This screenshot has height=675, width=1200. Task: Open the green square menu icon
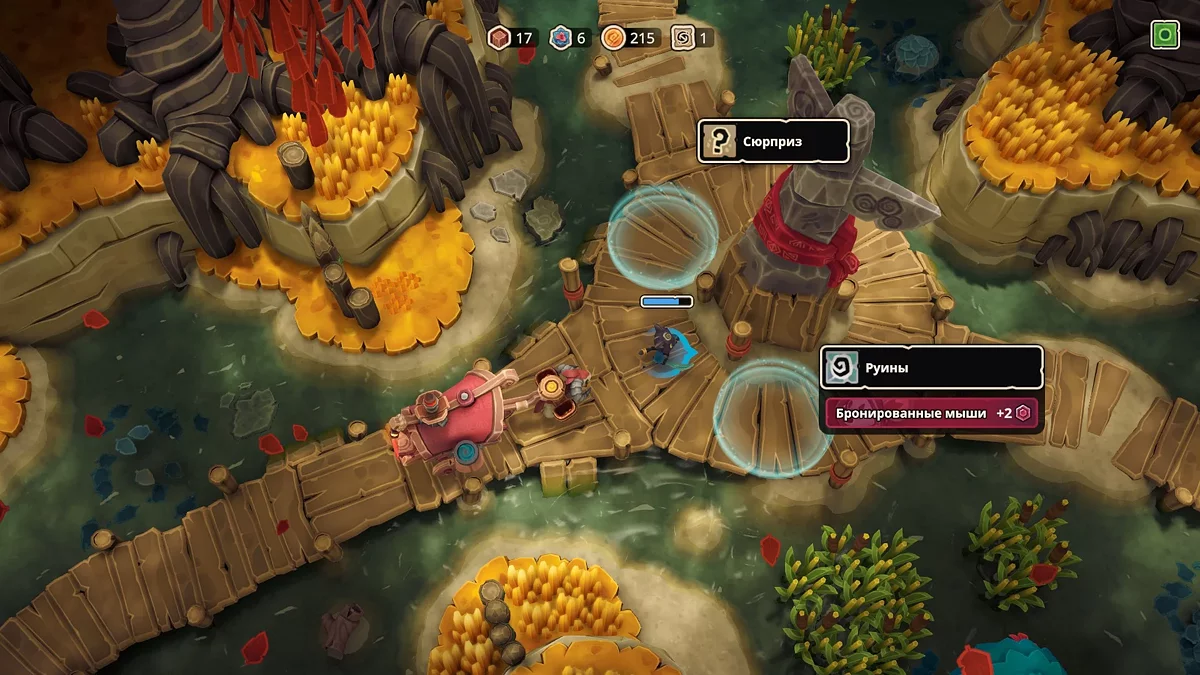[x=1164, y=36]
